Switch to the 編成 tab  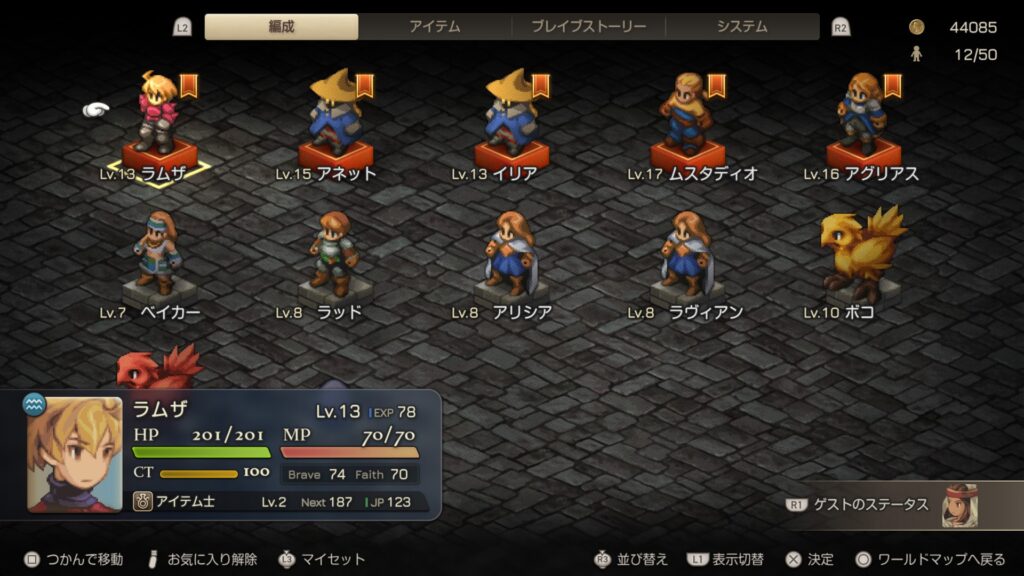[x=281, y=27]
